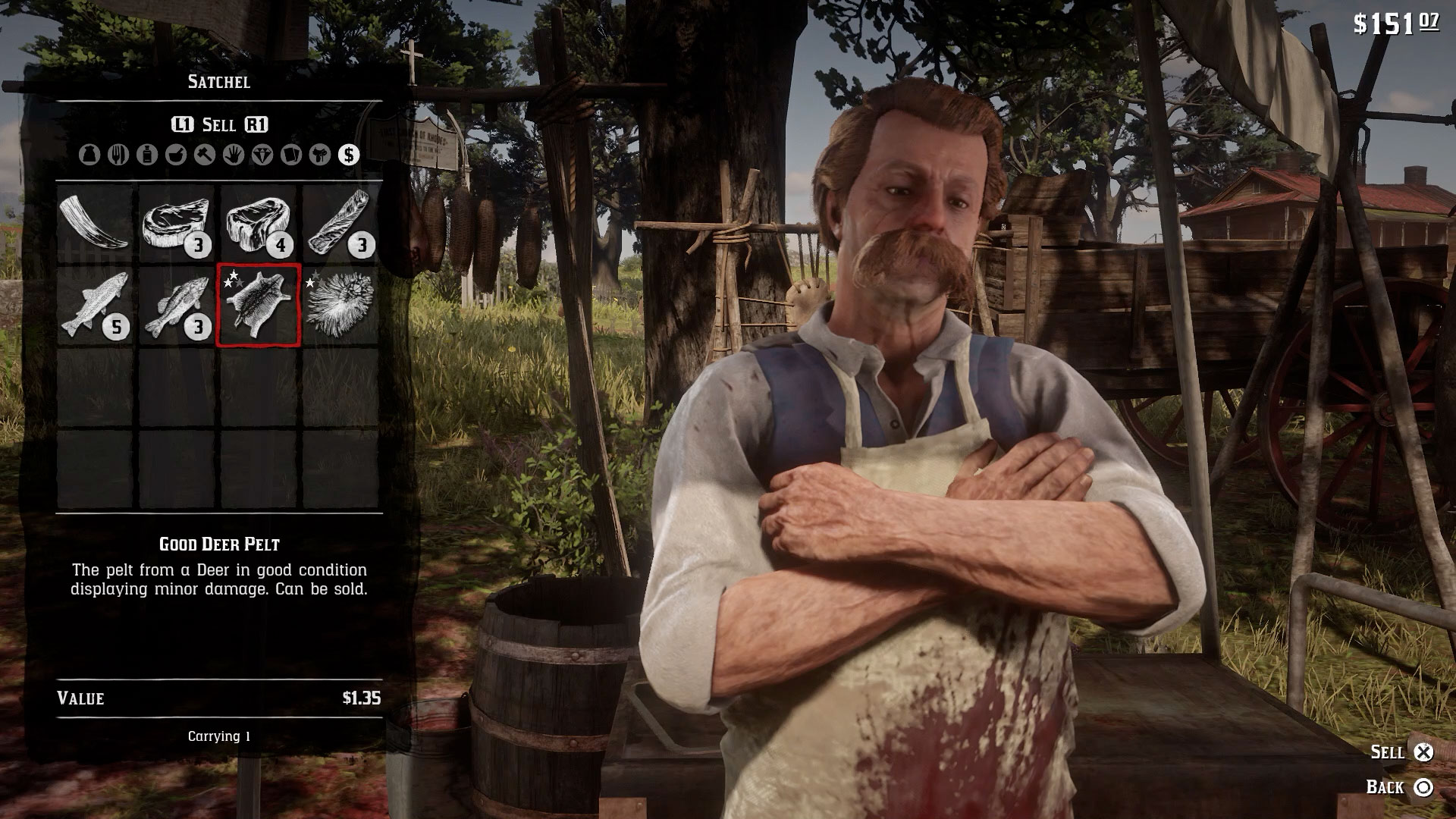The height and width of the screenshot is (819, 1456).
Task: Select the fish stack of five
Action: point(95,305)
